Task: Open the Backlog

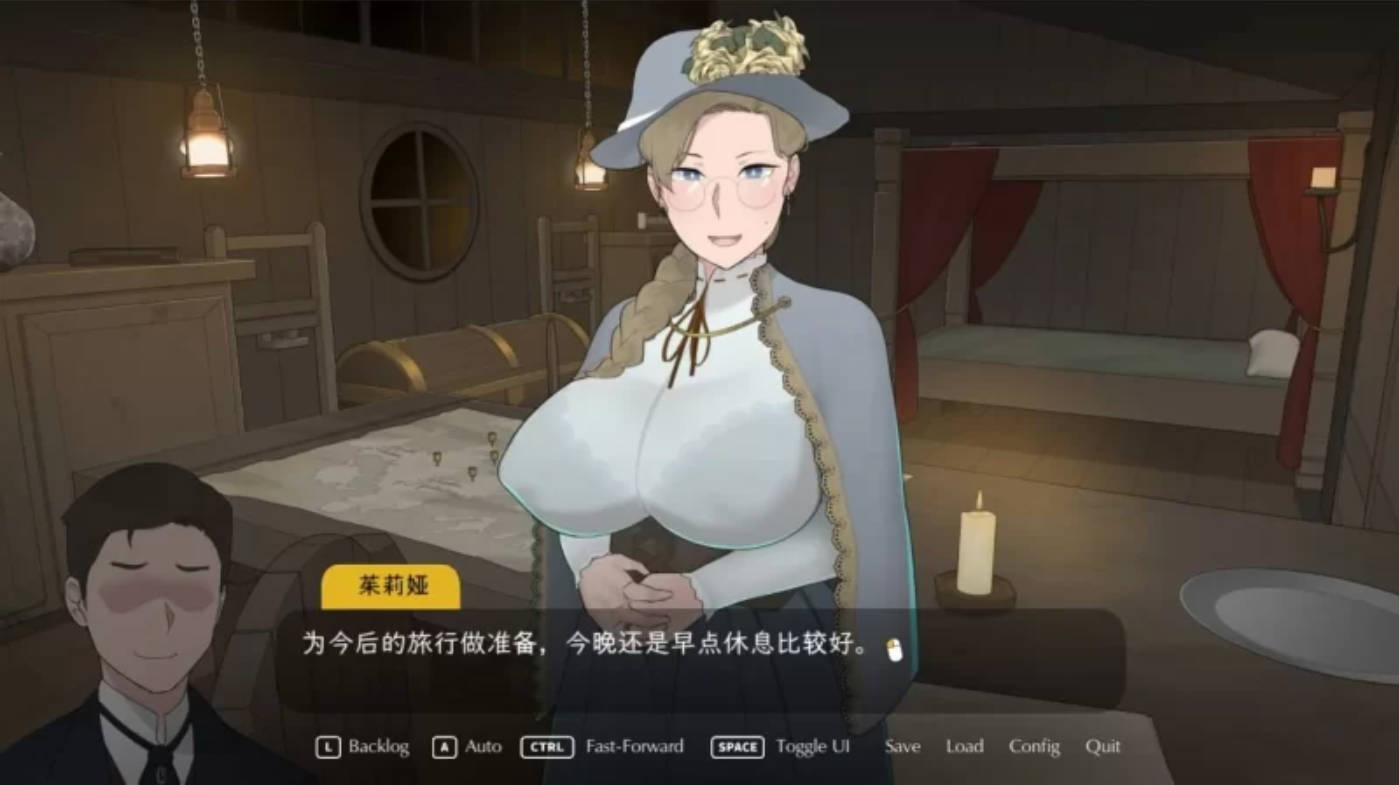Action: pos(378,746)
